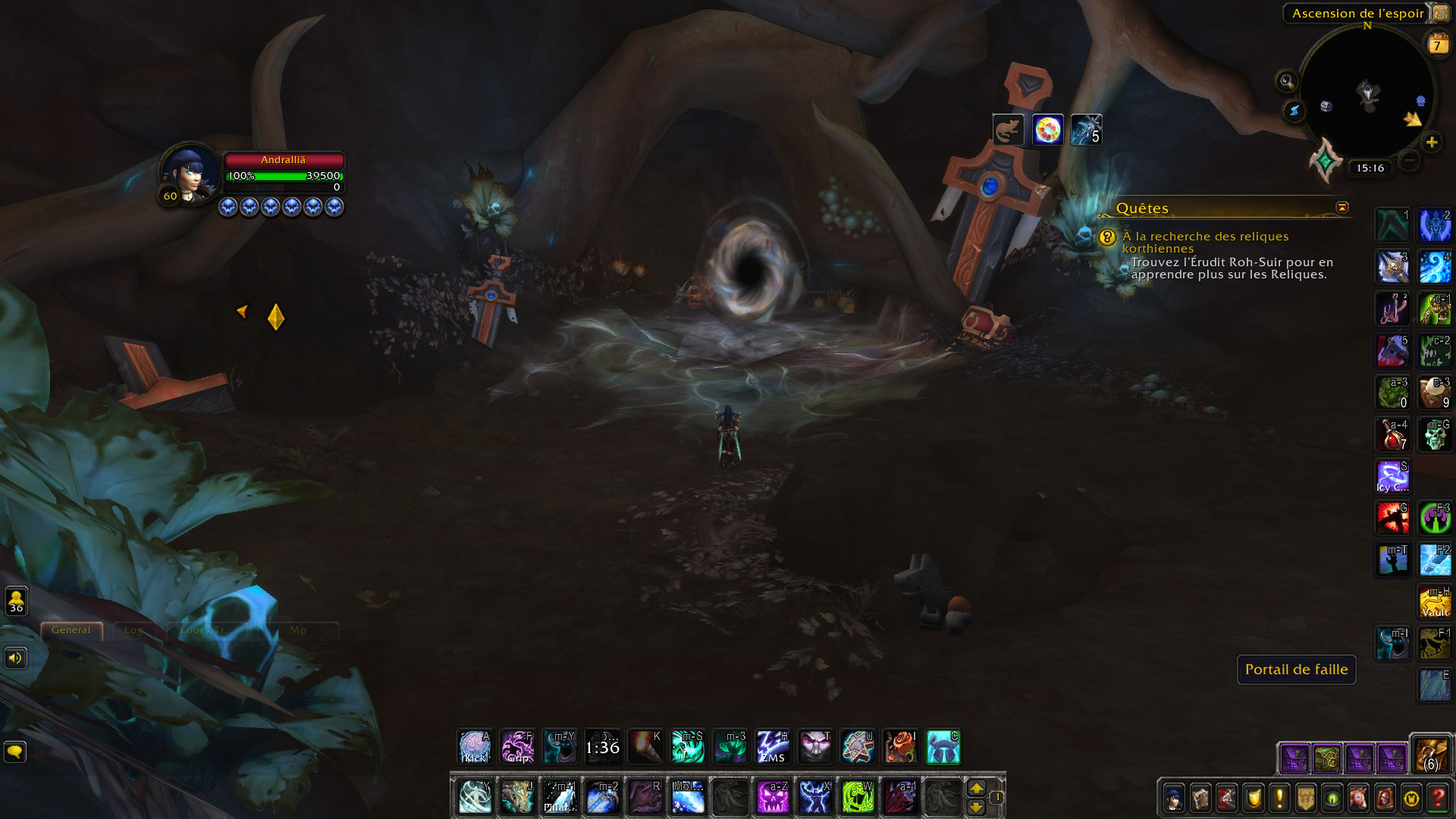The width and height of the screenshot is (1456, 819).
Task: Open the chat speech bubble button
Action: pyautogui.click(x=15, y=752)
